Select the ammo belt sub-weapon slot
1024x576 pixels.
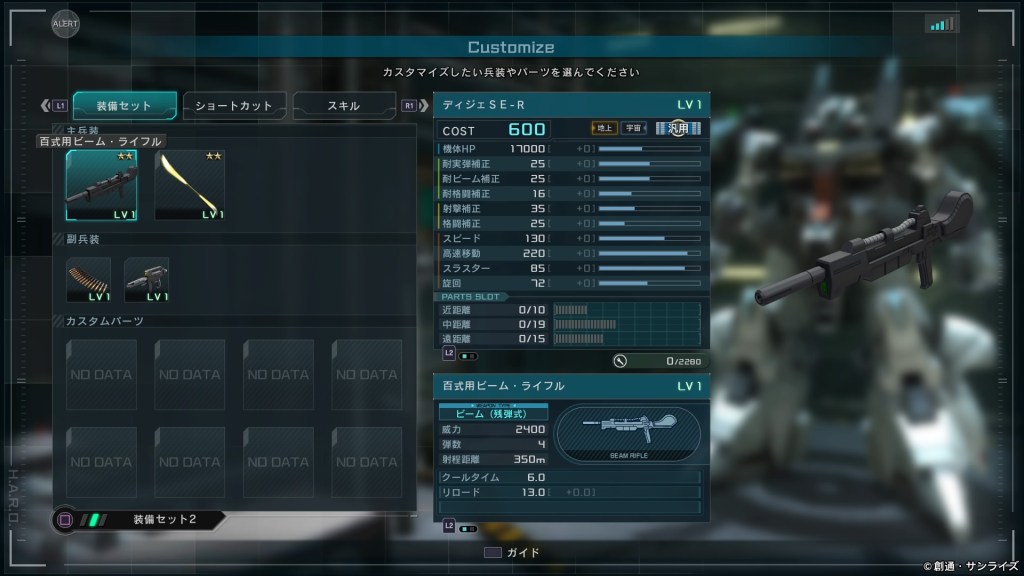coord(88,280)
